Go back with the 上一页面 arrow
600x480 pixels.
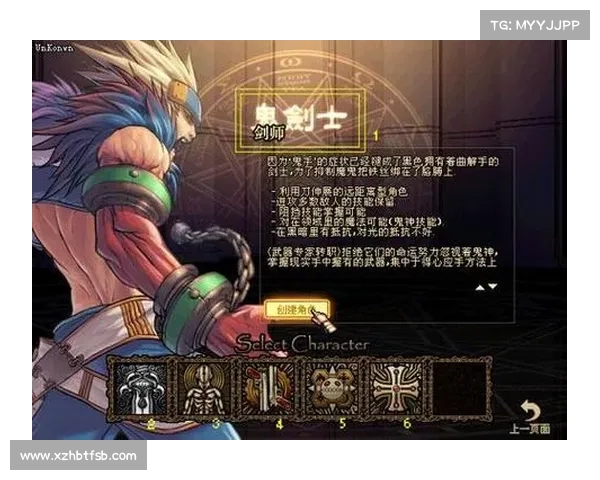(x=531, y=414)
